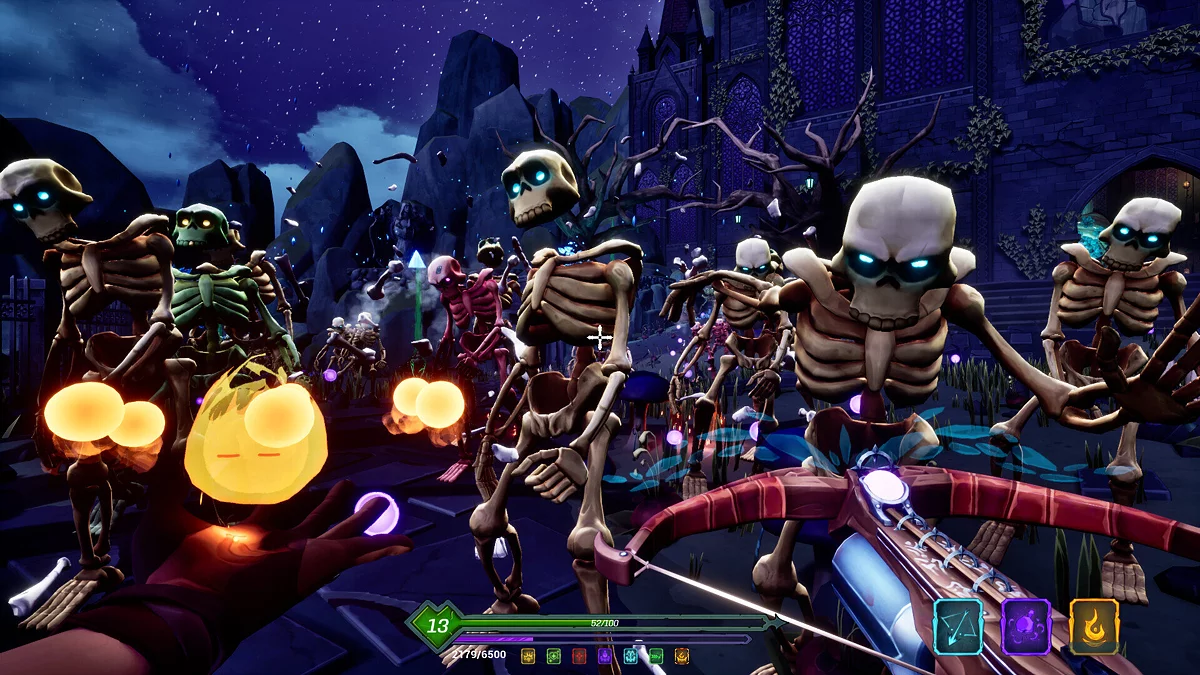Click the small yellow perk icon
Viewport: 1200px width, 675px height.
(528, 656)
